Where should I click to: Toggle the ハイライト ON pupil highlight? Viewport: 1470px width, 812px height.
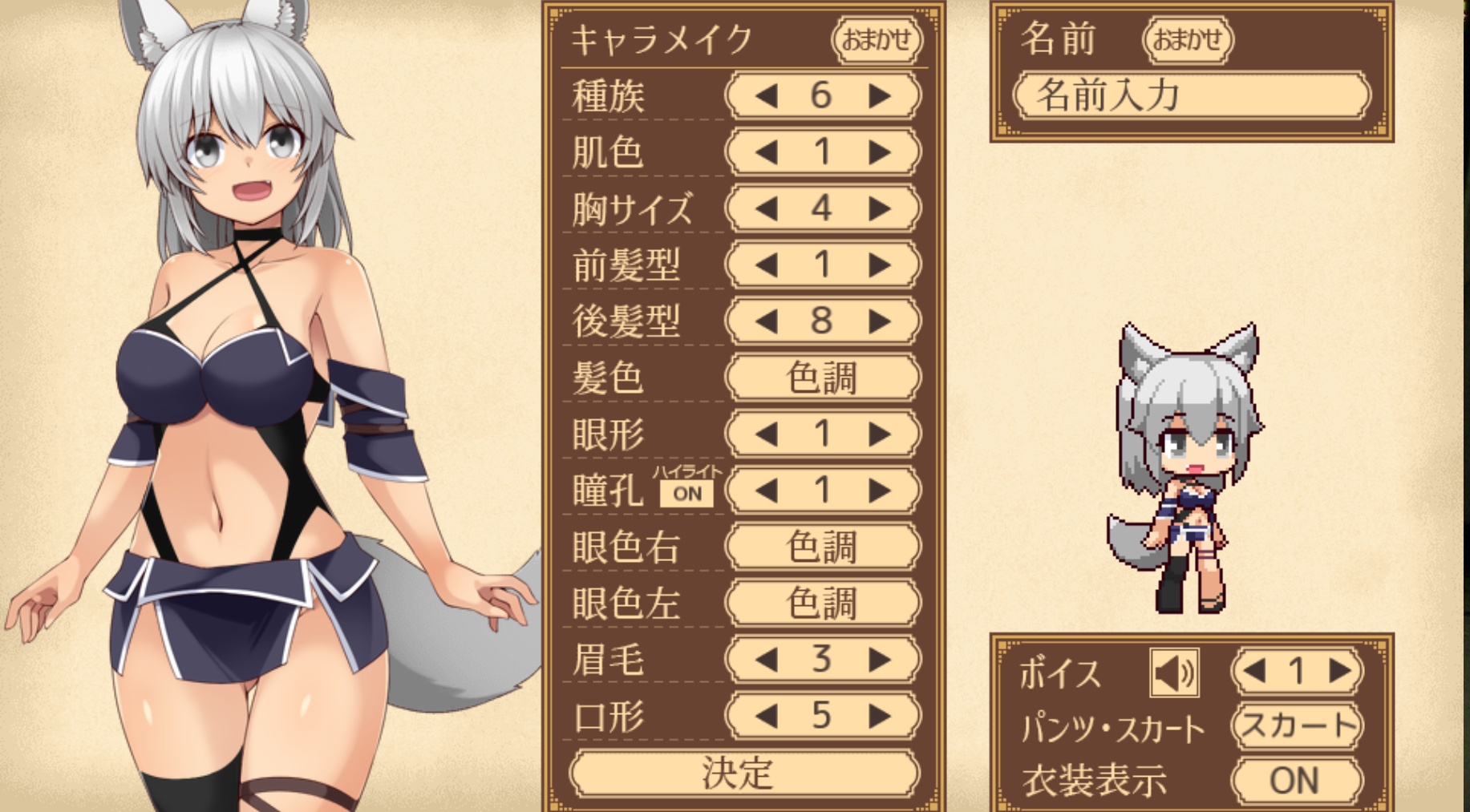(686, 494)
